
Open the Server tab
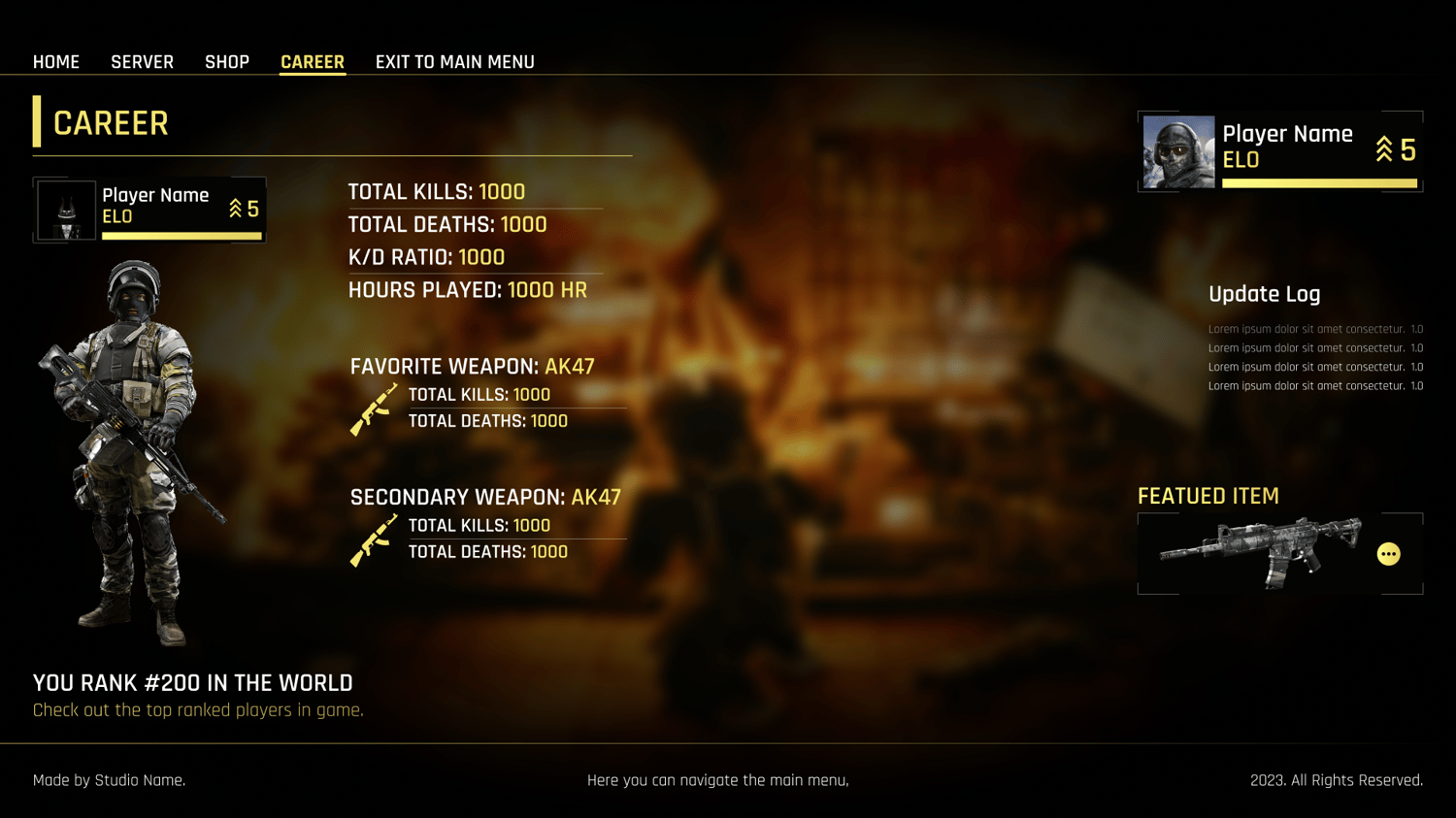[142, 62]
